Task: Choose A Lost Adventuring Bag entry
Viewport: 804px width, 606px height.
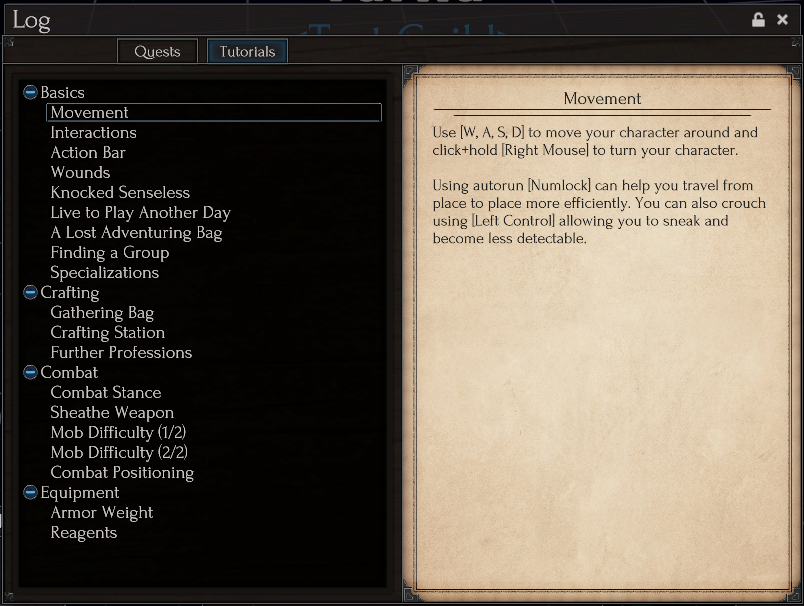Action: [136, 232]
